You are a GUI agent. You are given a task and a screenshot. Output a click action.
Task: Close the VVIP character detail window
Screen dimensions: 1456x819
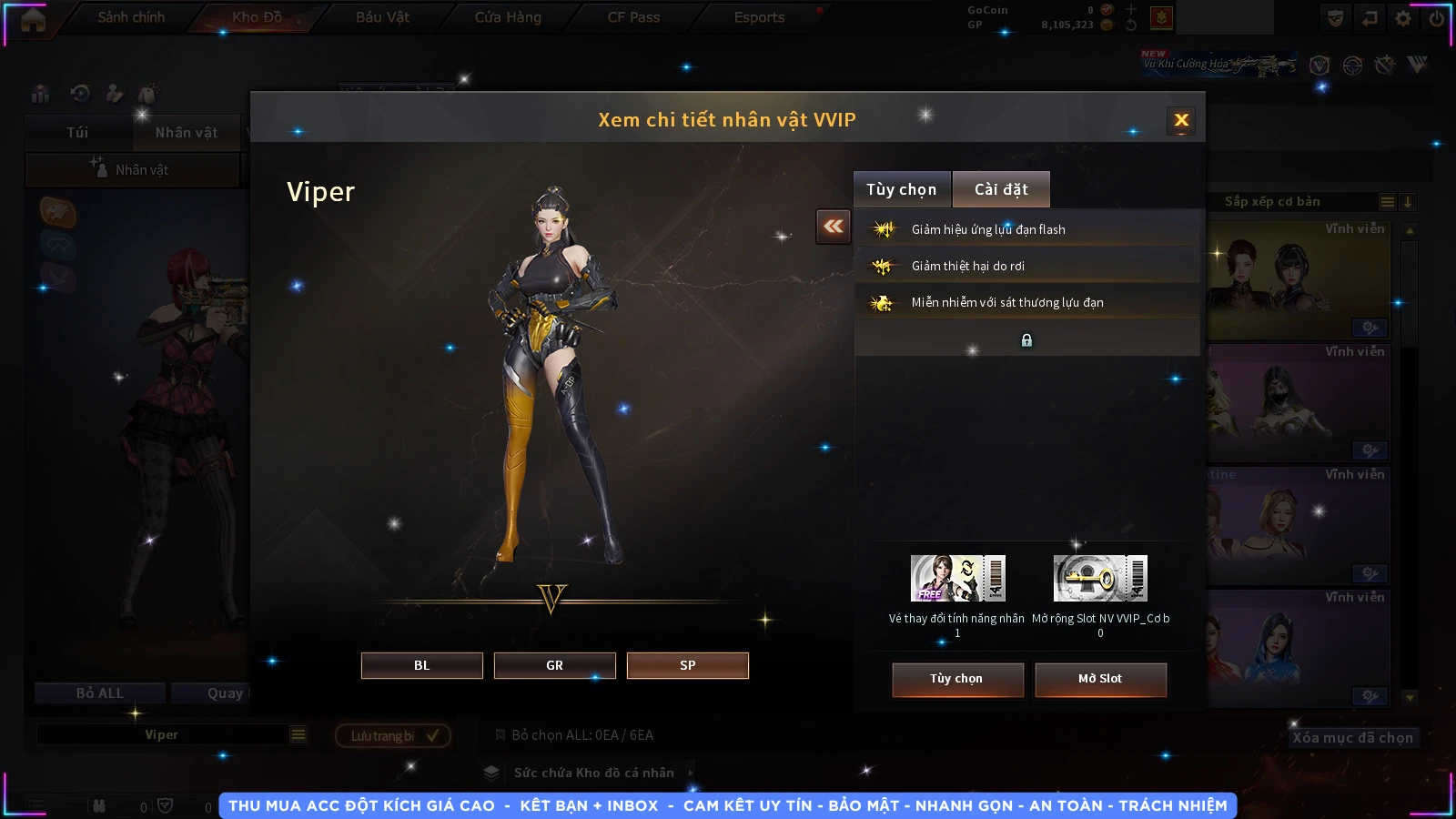[x=1181, y=120]
